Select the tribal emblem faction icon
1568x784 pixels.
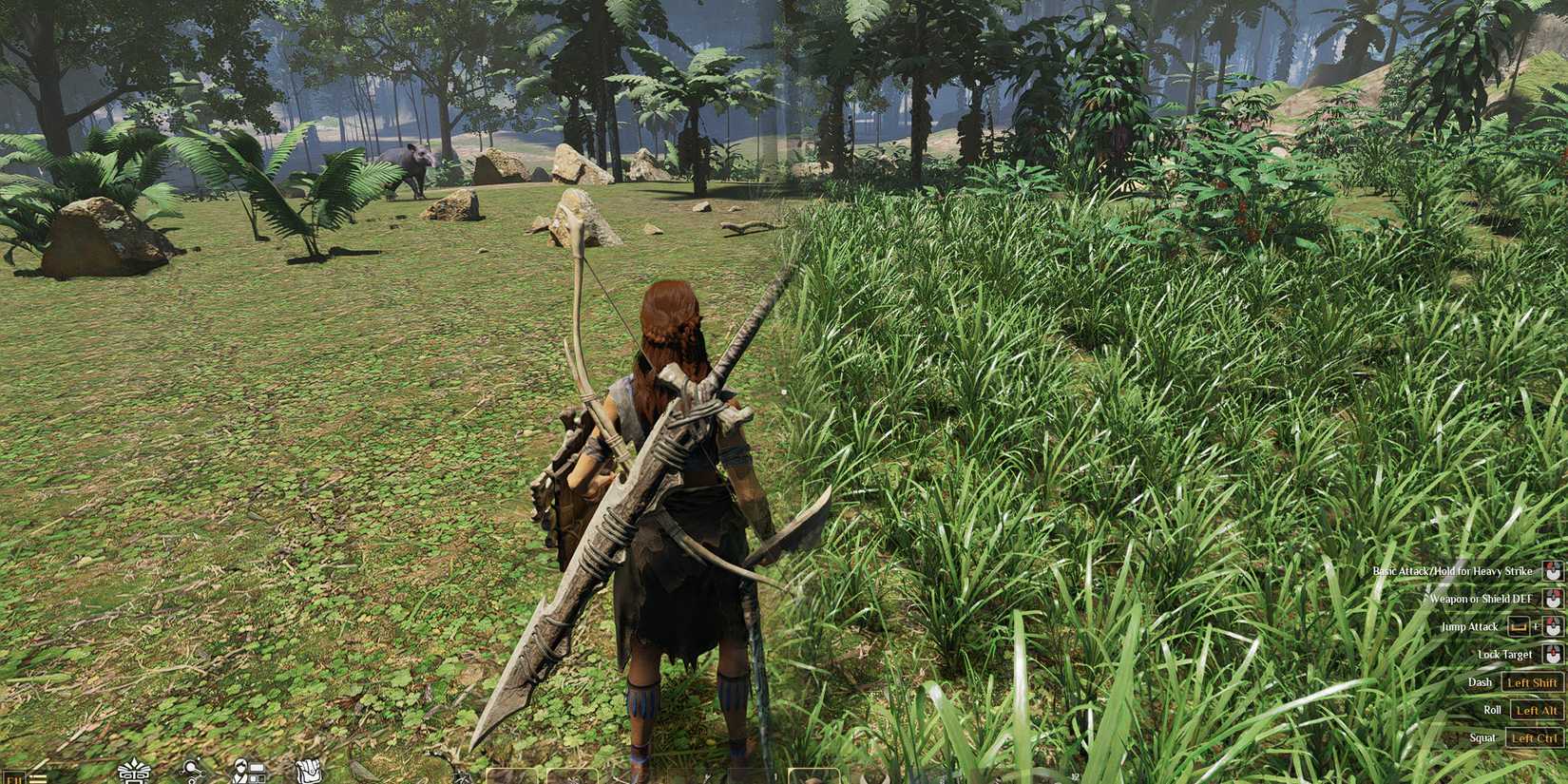135,774
